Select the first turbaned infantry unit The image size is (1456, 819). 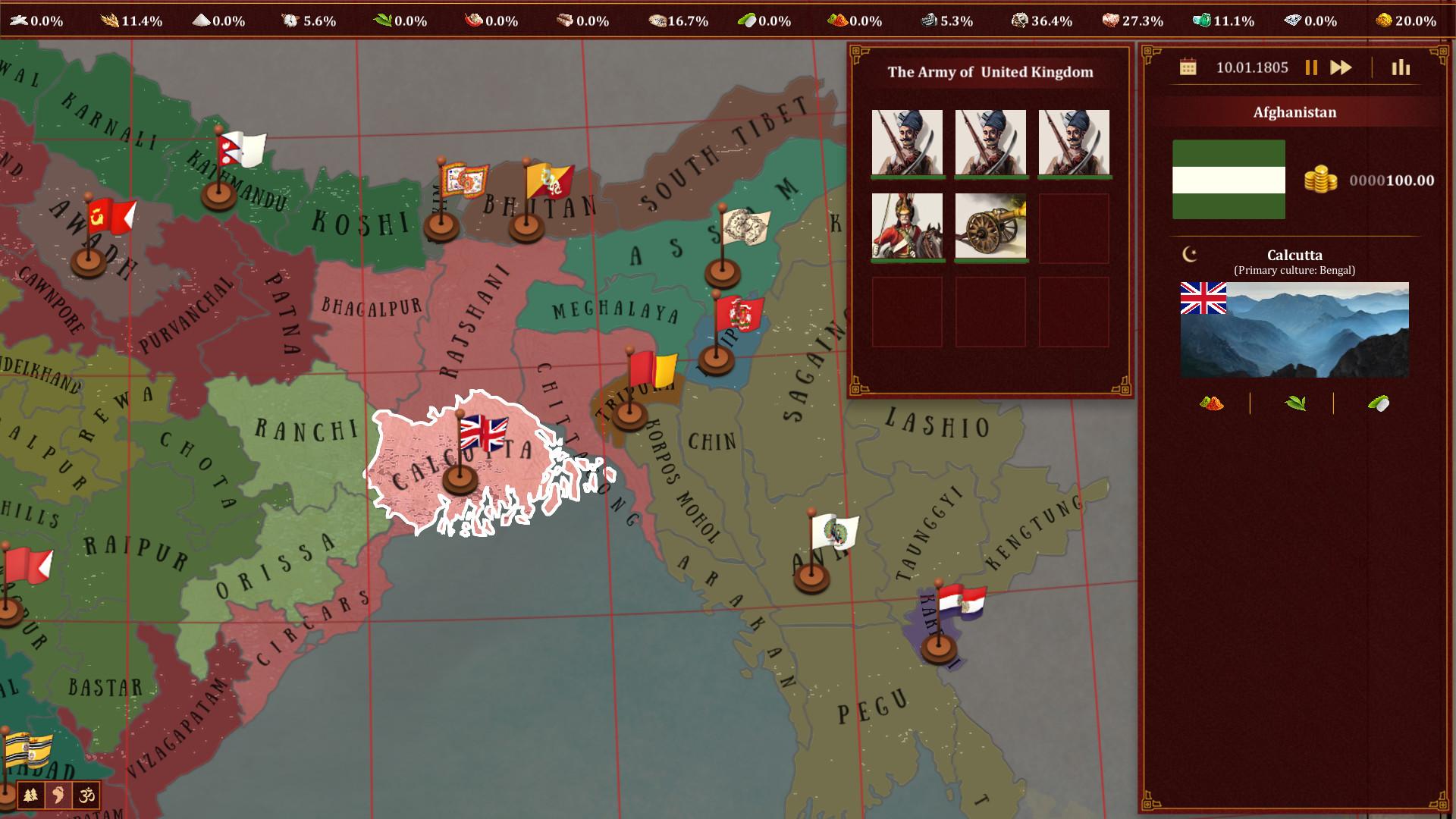[908, 143]
